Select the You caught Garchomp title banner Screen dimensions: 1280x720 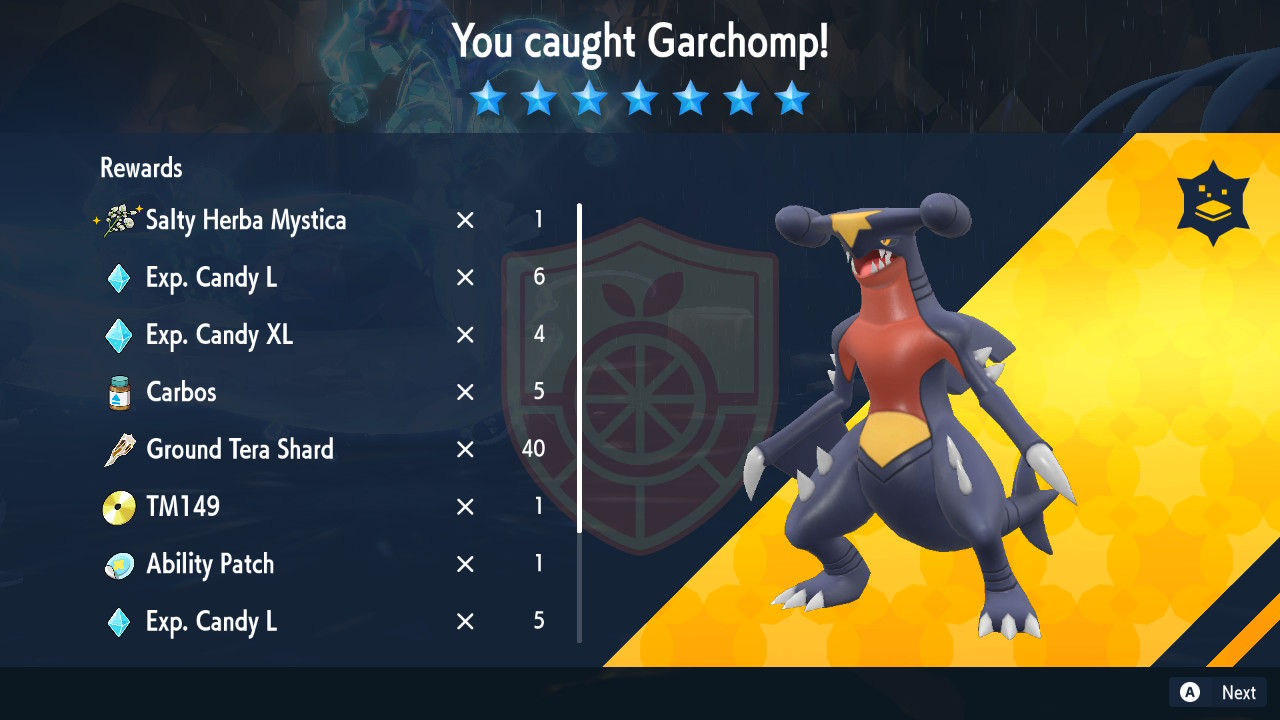coord(640,42)
